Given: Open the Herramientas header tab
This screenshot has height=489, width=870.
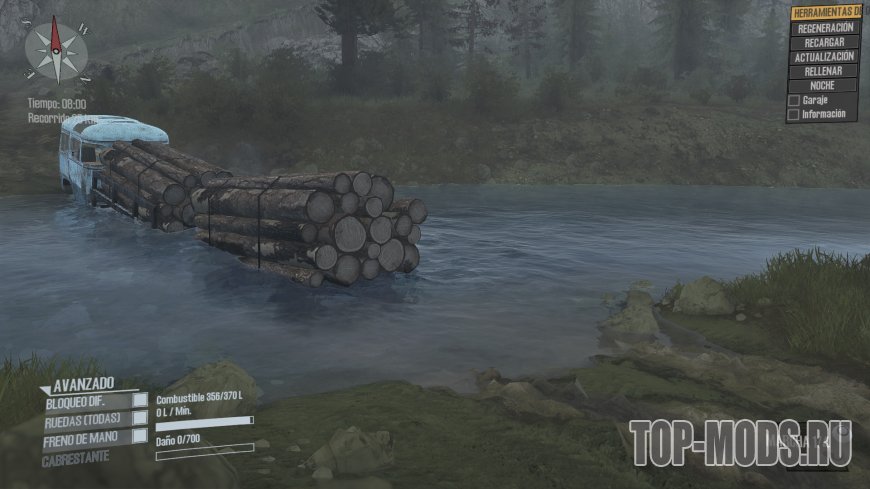Looking at the screenshot, I should pyautogui.click(x=826, y=13).
